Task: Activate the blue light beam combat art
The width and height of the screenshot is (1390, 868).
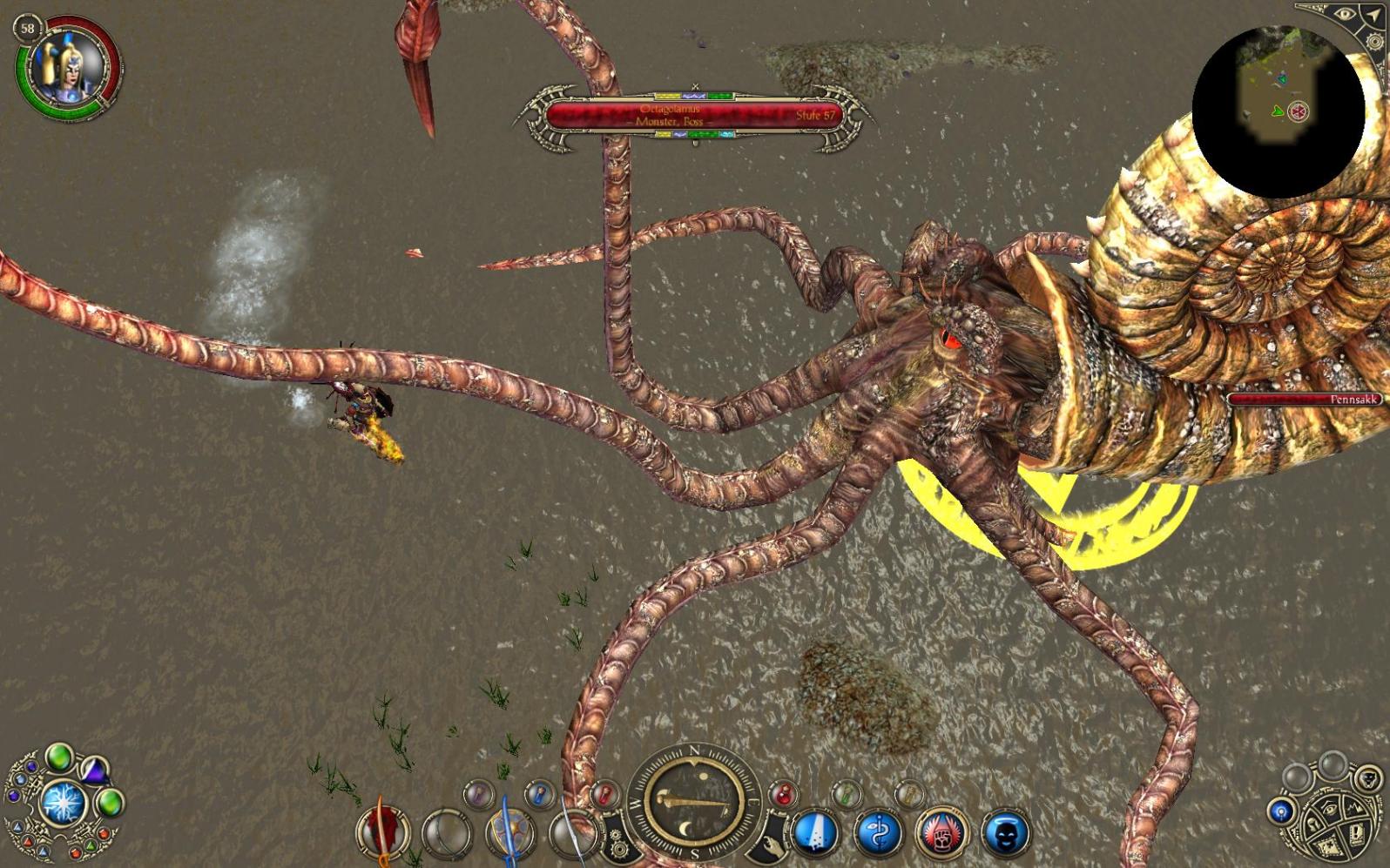Action: click(815, 831)
